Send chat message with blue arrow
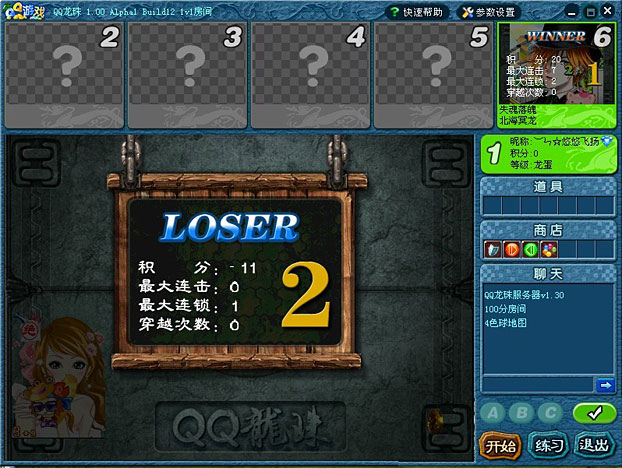This screenshot has width=622, height=468. 605,385
